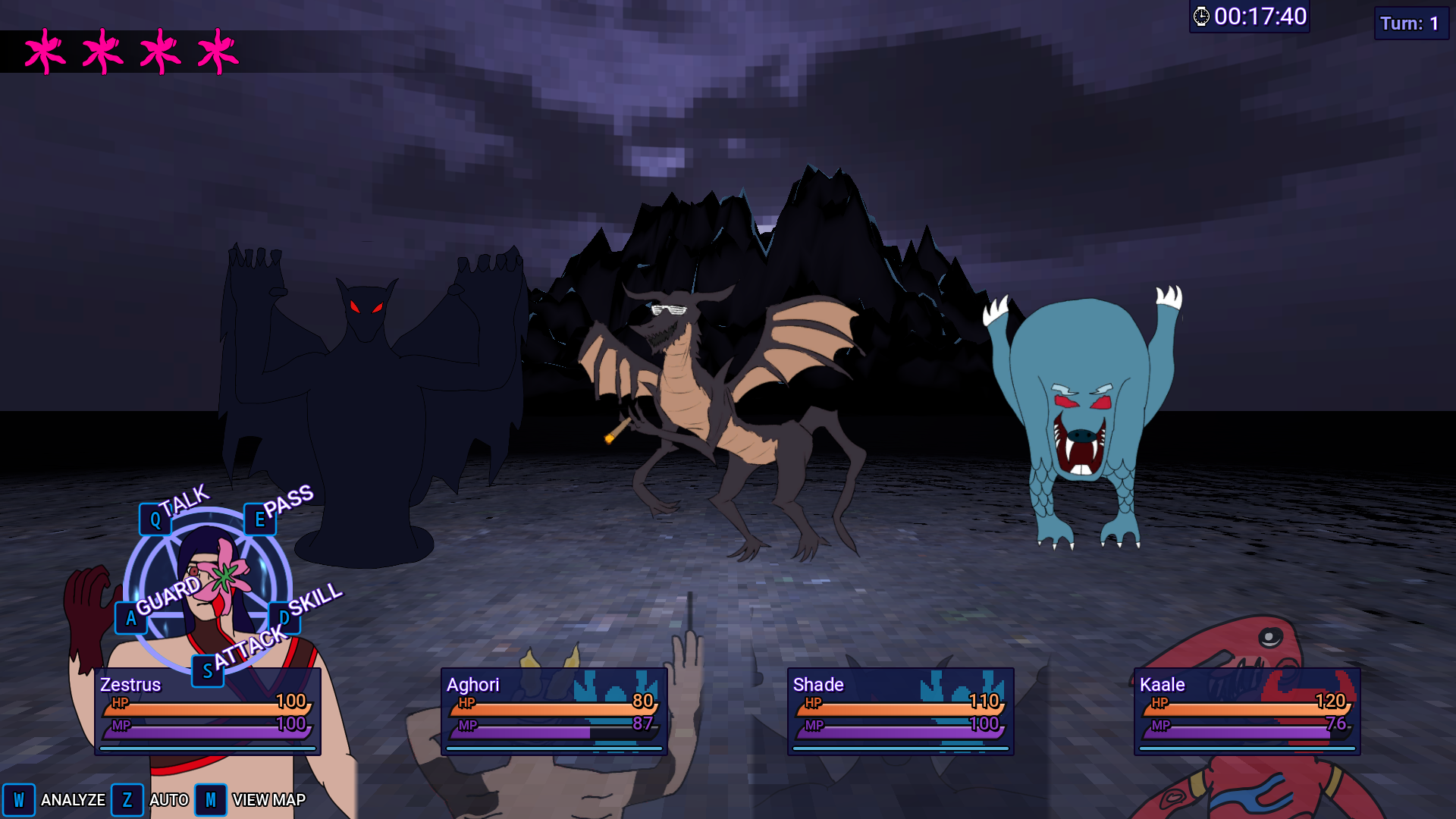Viewport: 1456px width, 819px height.
Task: Click the battle timer reading 00:17:40
Action: (1260, 15)
